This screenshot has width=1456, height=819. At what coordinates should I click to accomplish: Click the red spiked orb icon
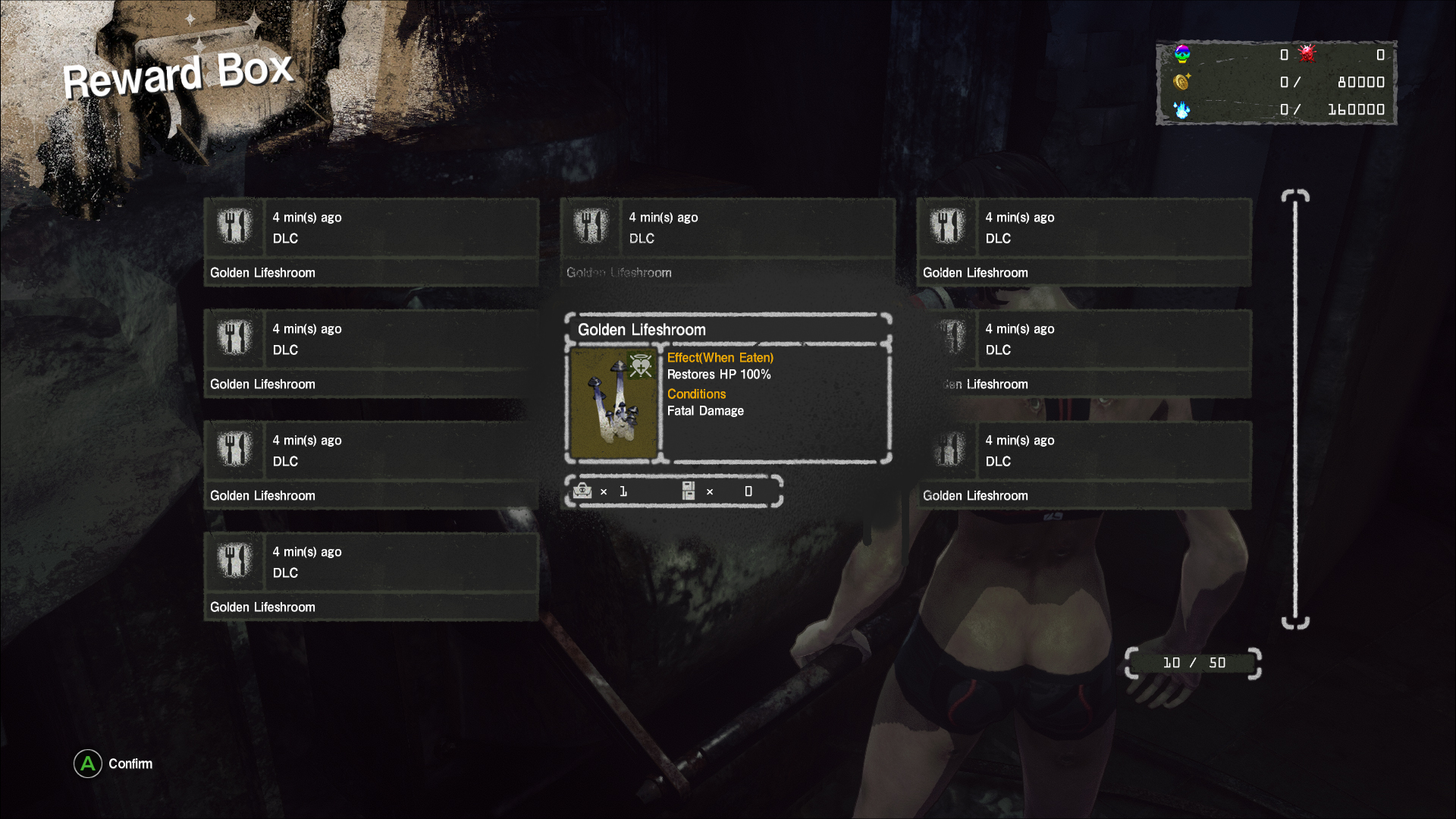pos(1307,54)
